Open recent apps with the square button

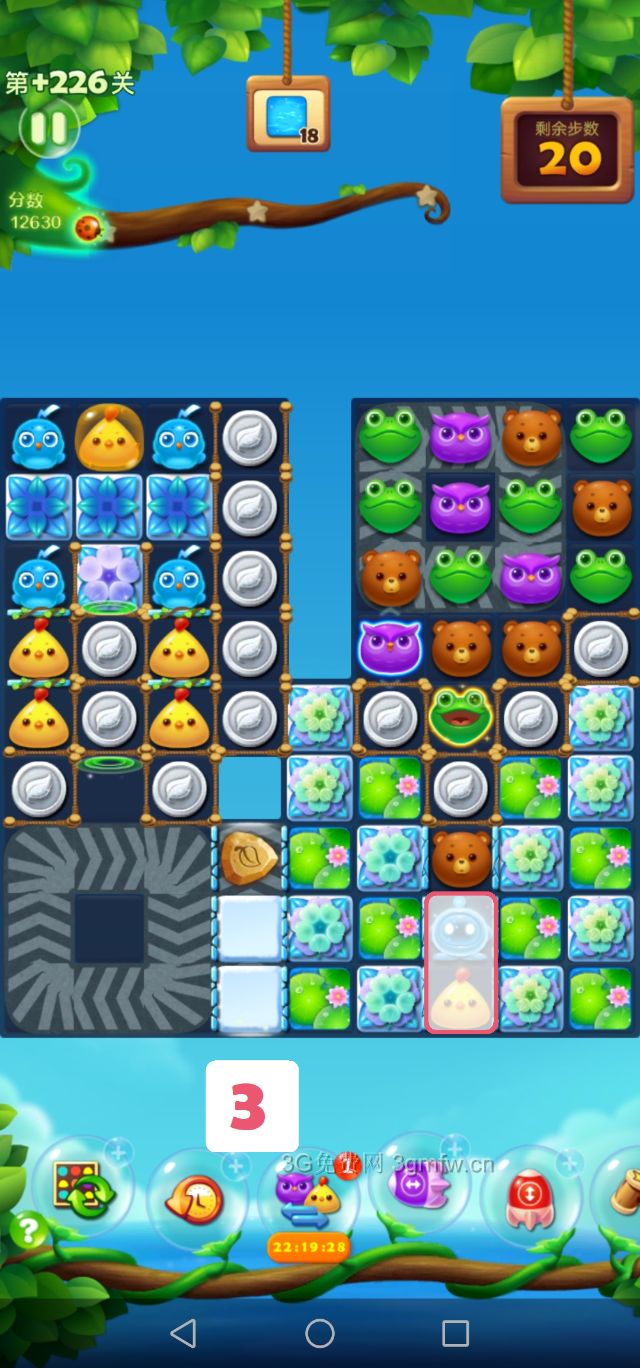click(x=455, y=1333)
